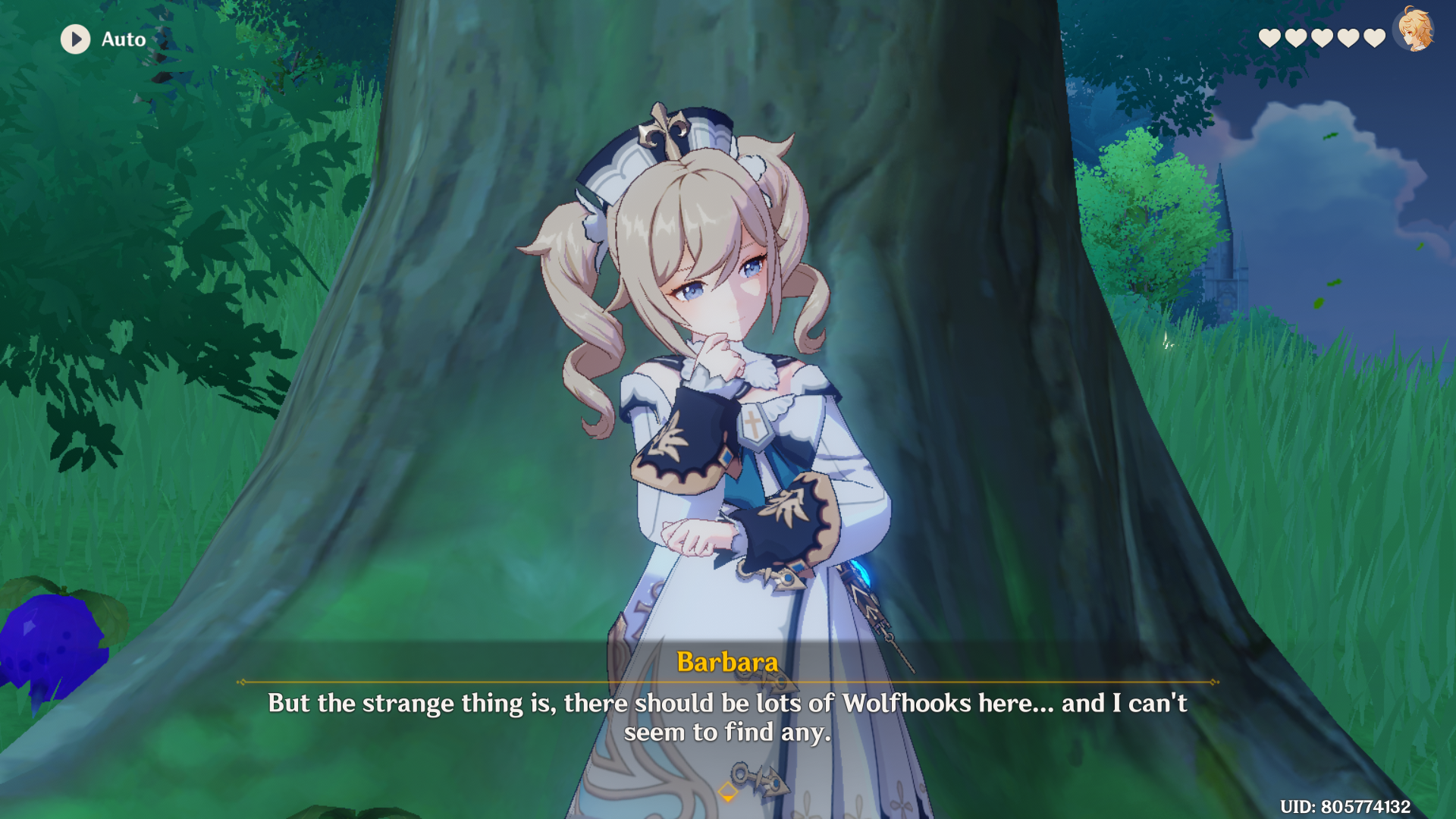Image resolution: width=1456 pixels, height=819 pixels.
Task: Advance dialogue with the yellow diamond indicator
Action: 727,792
